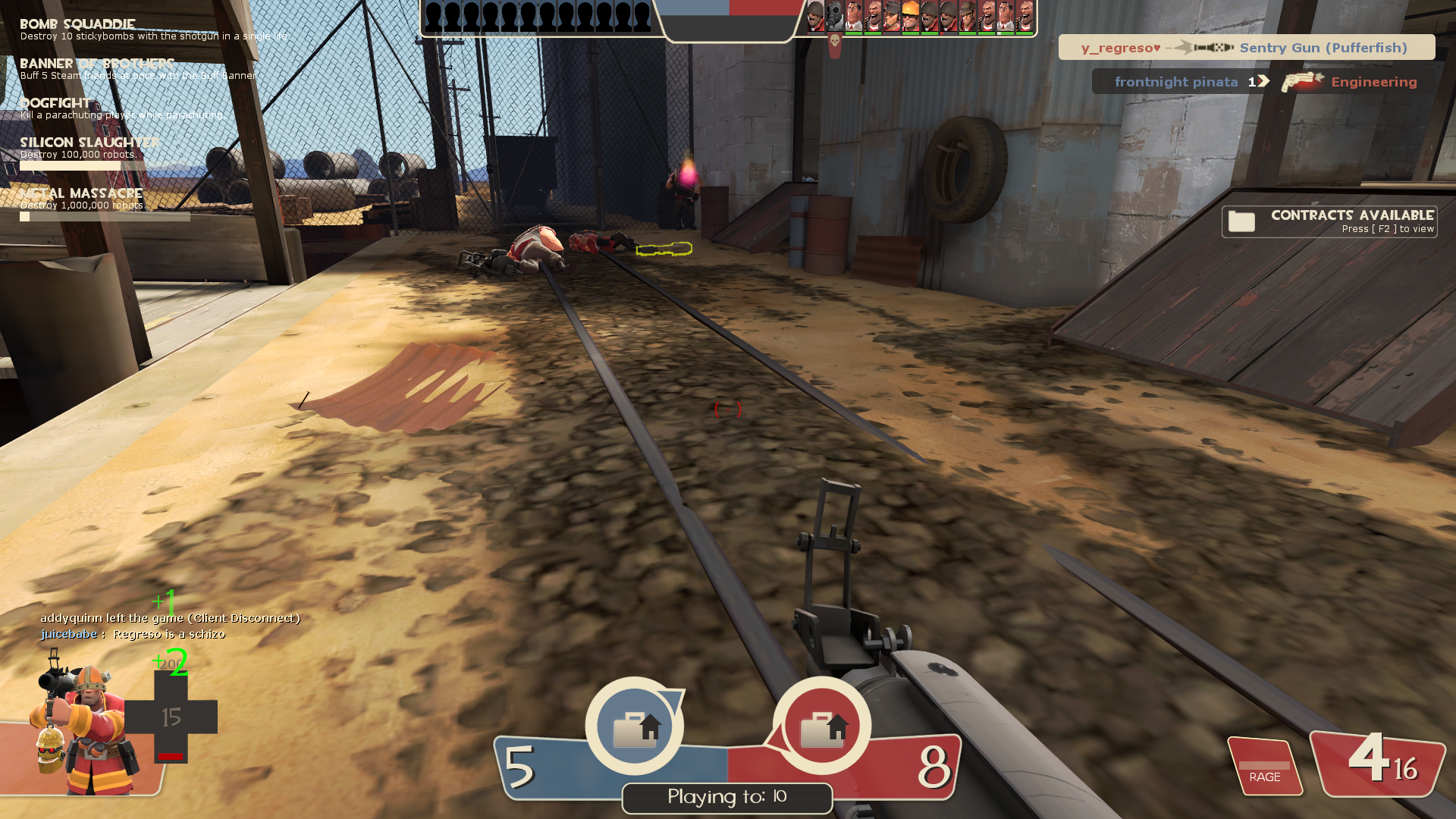Click the red team intelligence briefcase icon
The width and height of the screenshot is (1456, 819).
pos(822,727)
